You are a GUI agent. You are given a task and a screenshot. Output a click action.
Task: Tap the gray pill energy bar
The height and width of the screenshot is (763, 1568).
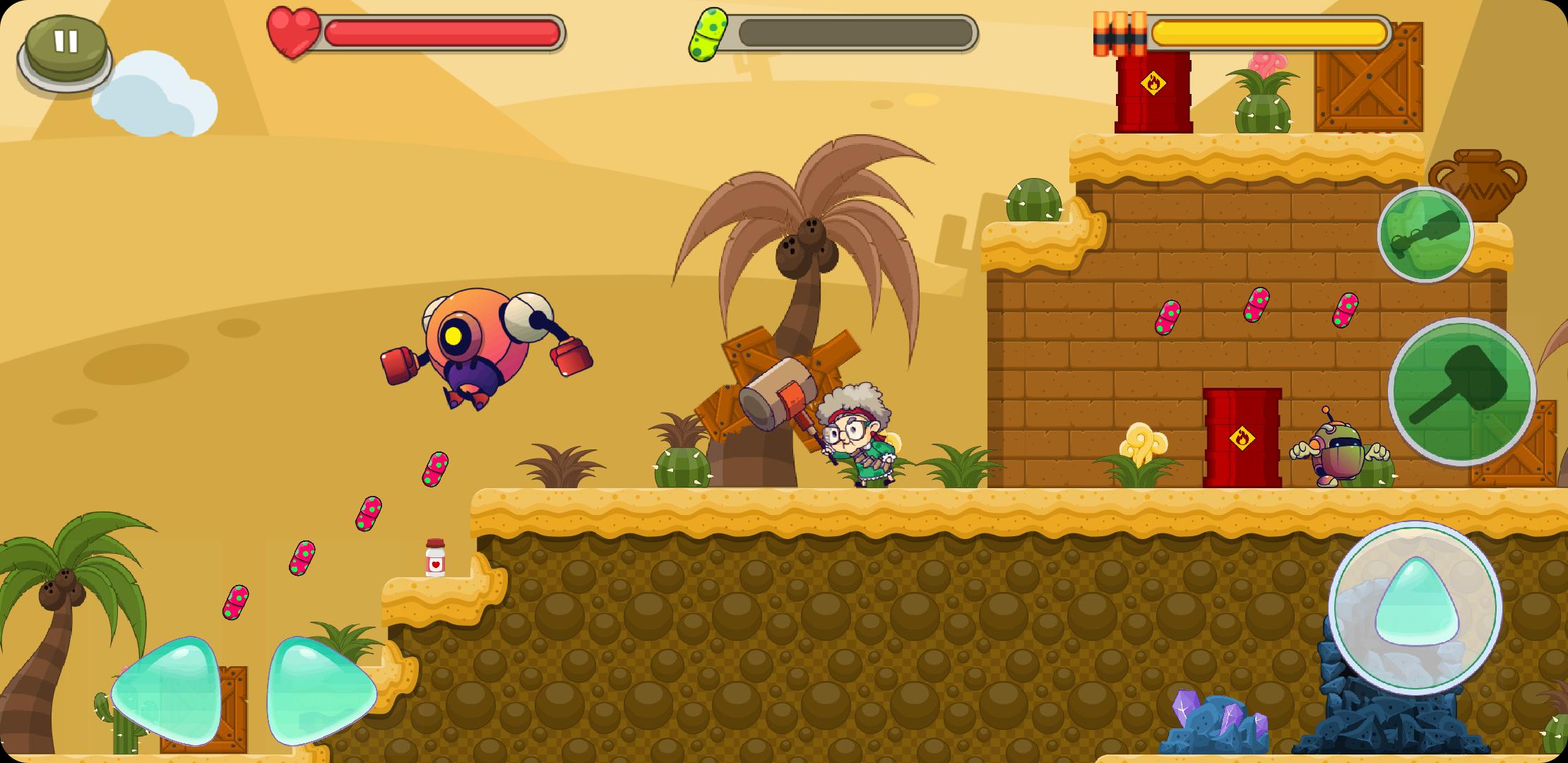point(855,30)
